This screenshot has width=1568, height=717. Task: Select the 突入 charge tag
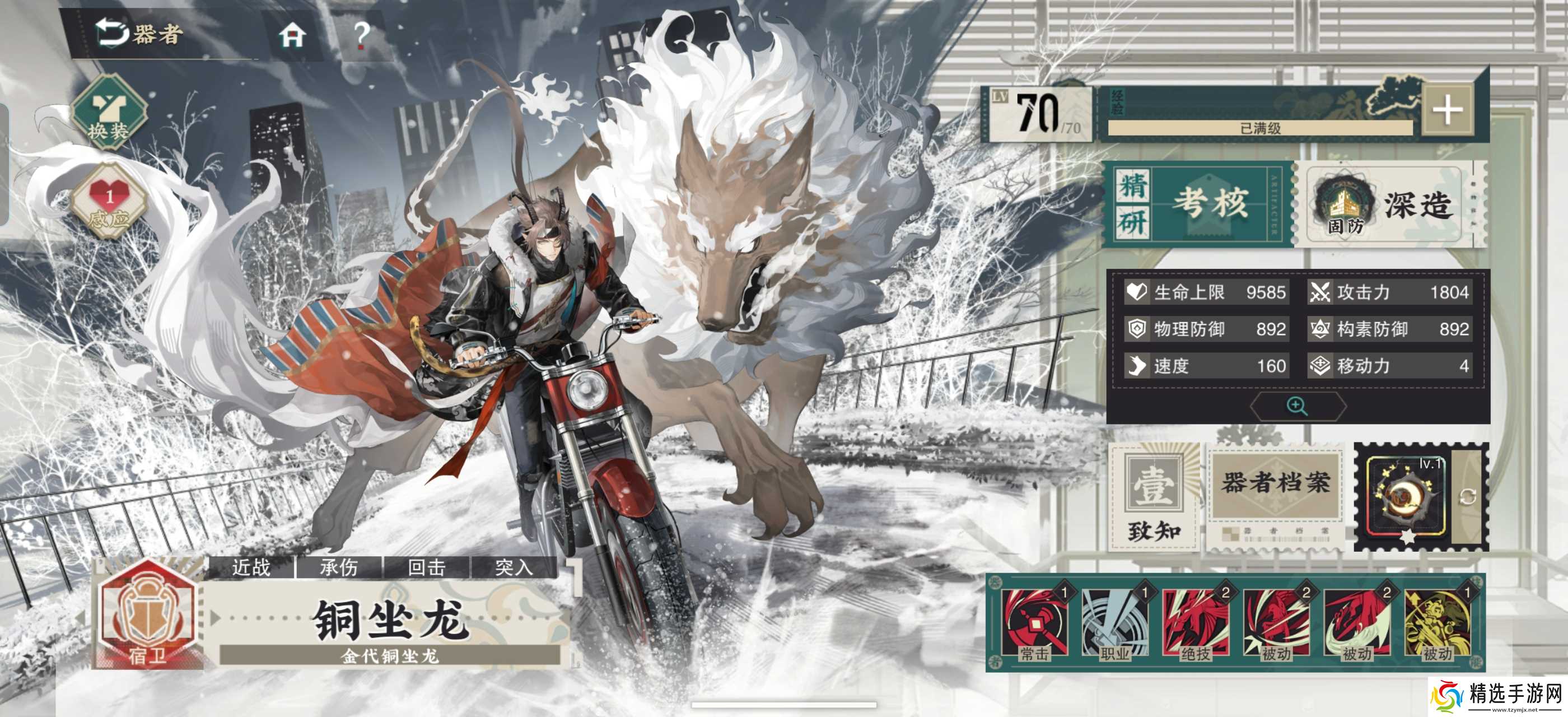click(x=514, y=567)
